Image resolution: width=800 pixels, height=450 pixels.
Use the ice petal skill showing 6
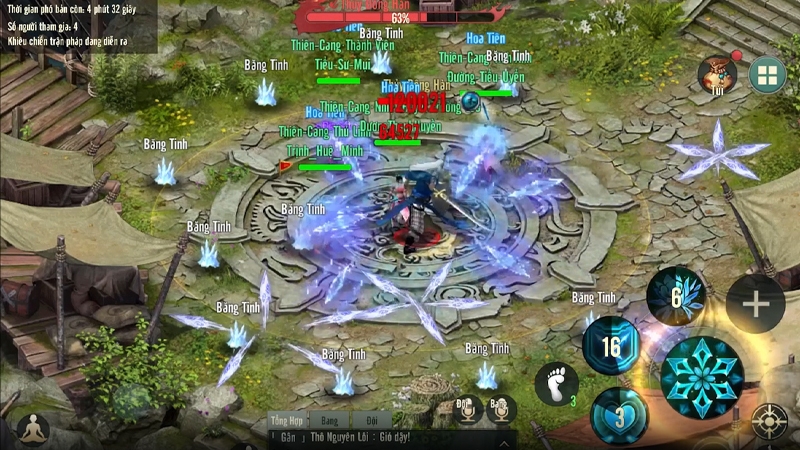click(x=676, y=295)
